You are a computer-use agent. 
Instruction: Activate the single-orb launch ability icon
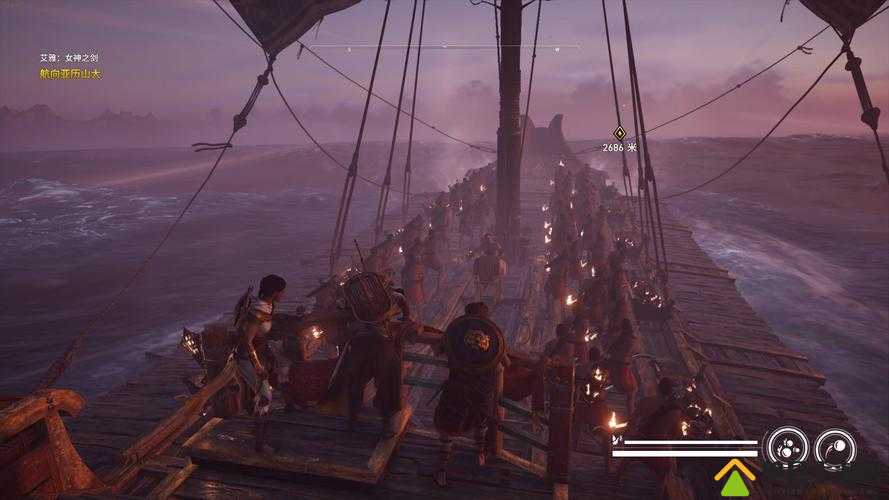click(x=836, y=447)
